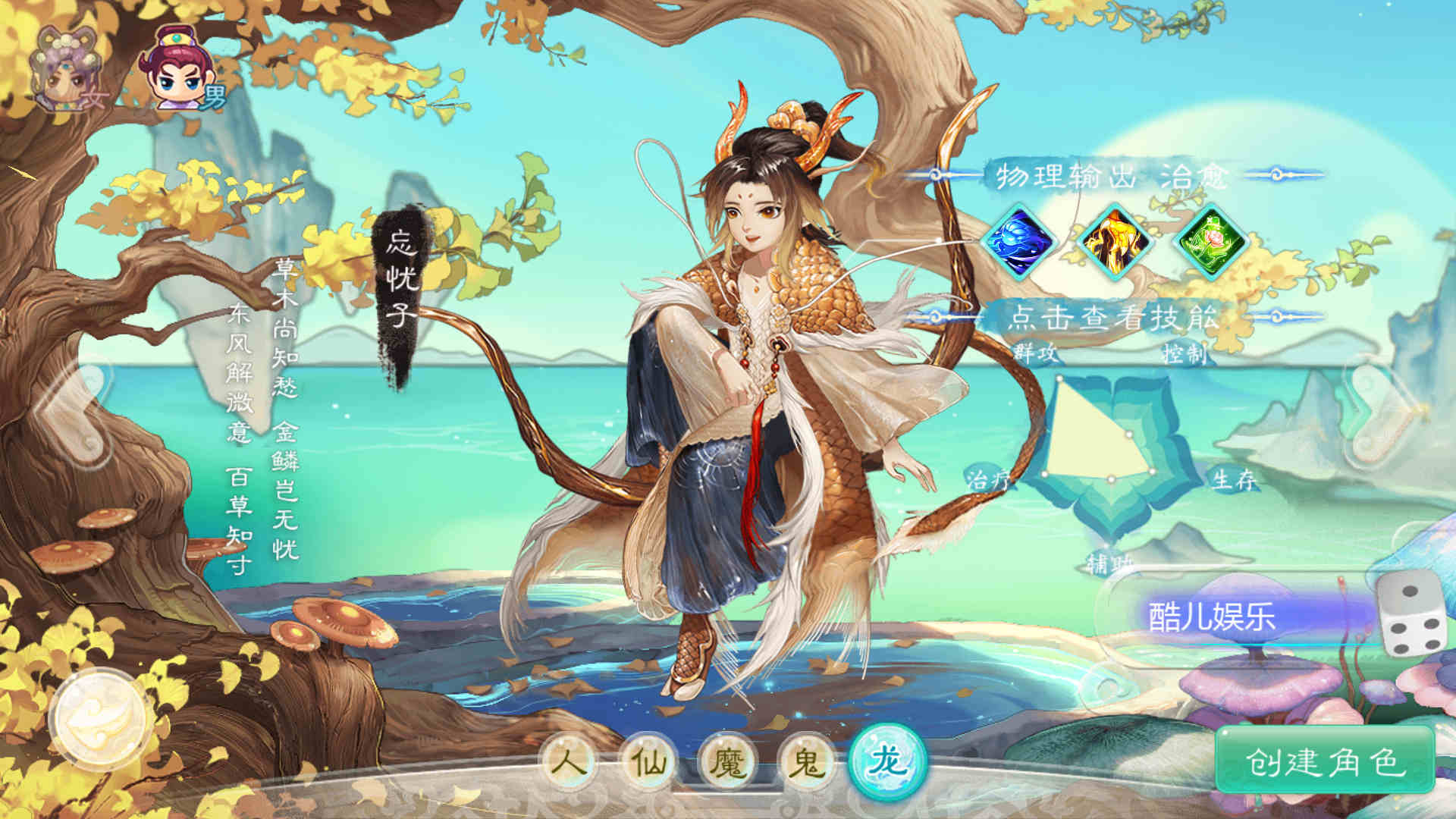Viewport: 1456px width, 819px height.
Task: View the blue swirl skill icon
Action: 1019,243
